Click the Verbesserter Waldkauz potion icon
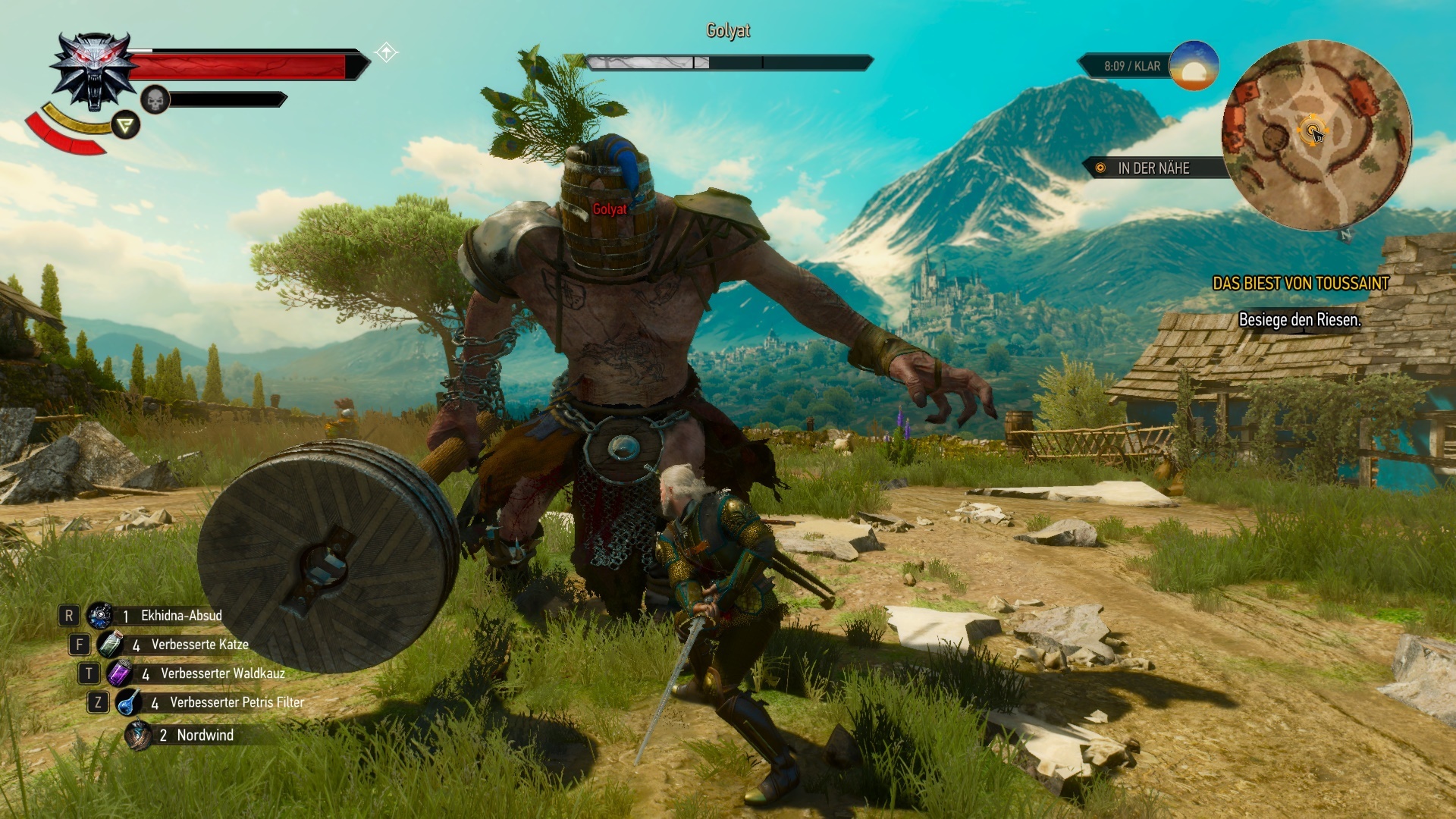The height and width of the screenshot is (819, 1456). 121,673
